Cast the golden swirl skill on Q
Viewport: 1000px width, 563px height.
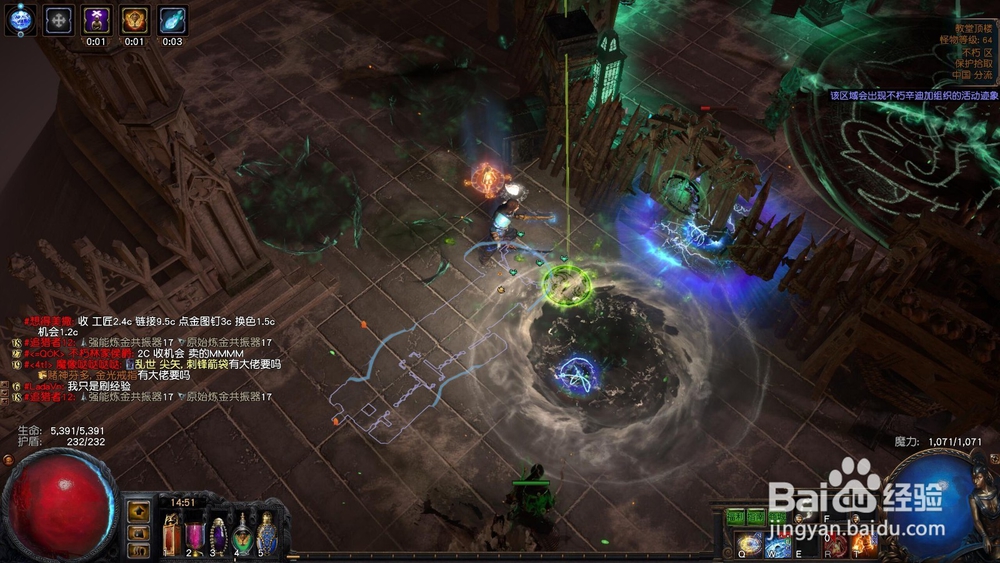[x=750, y=544]
